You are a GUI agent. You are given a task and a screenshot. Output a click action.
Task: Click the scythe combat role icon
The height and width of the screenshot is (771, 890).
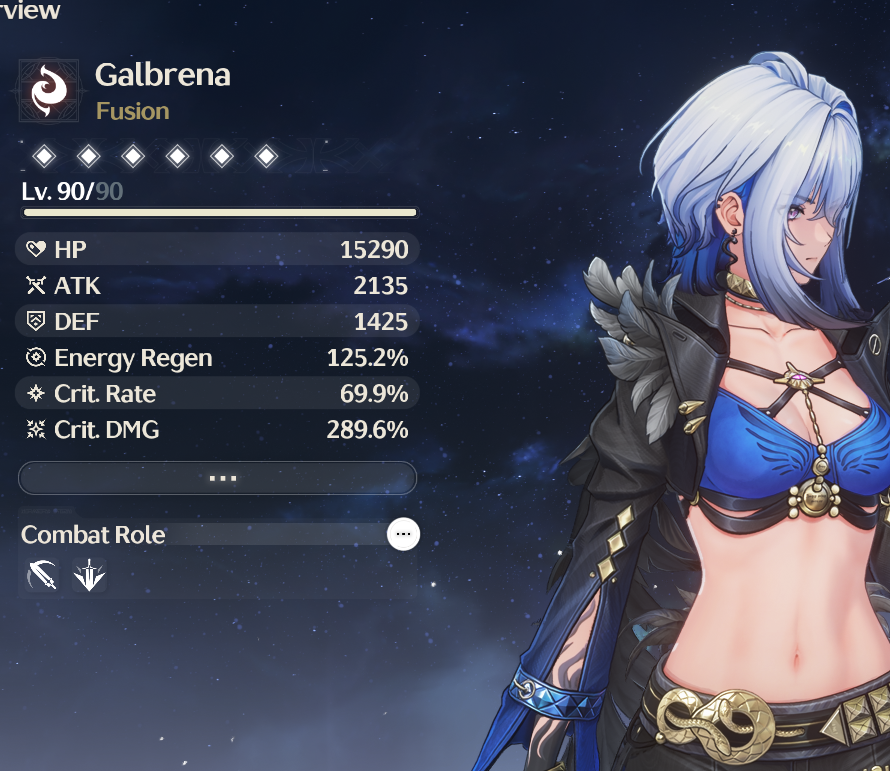(x=41, y=576)
